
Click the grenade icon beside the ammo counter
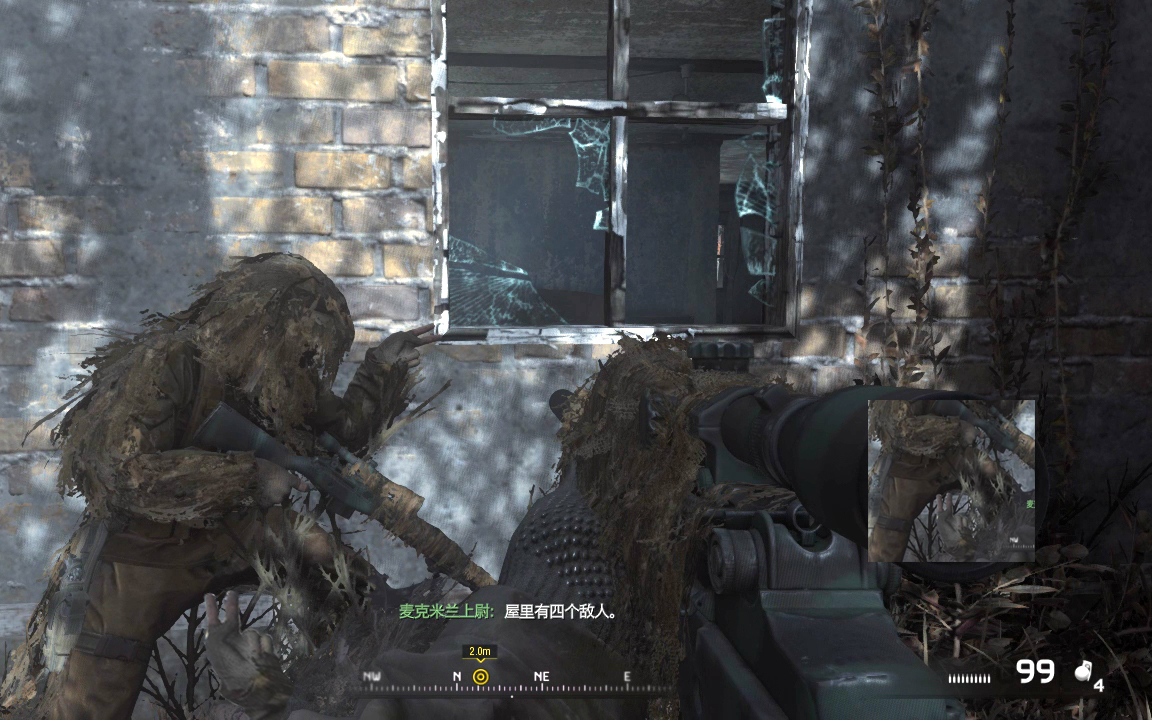[x=1082, y=674]
